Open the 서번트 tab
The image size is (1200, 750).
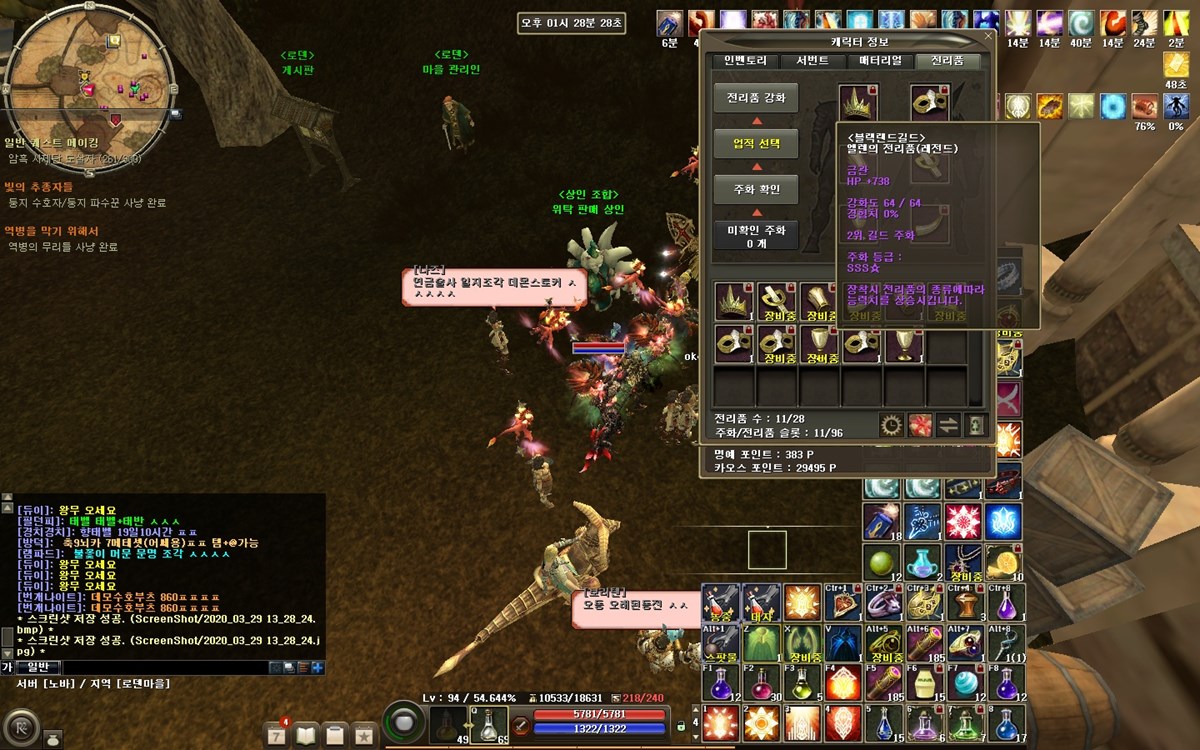tap(812, 61)
